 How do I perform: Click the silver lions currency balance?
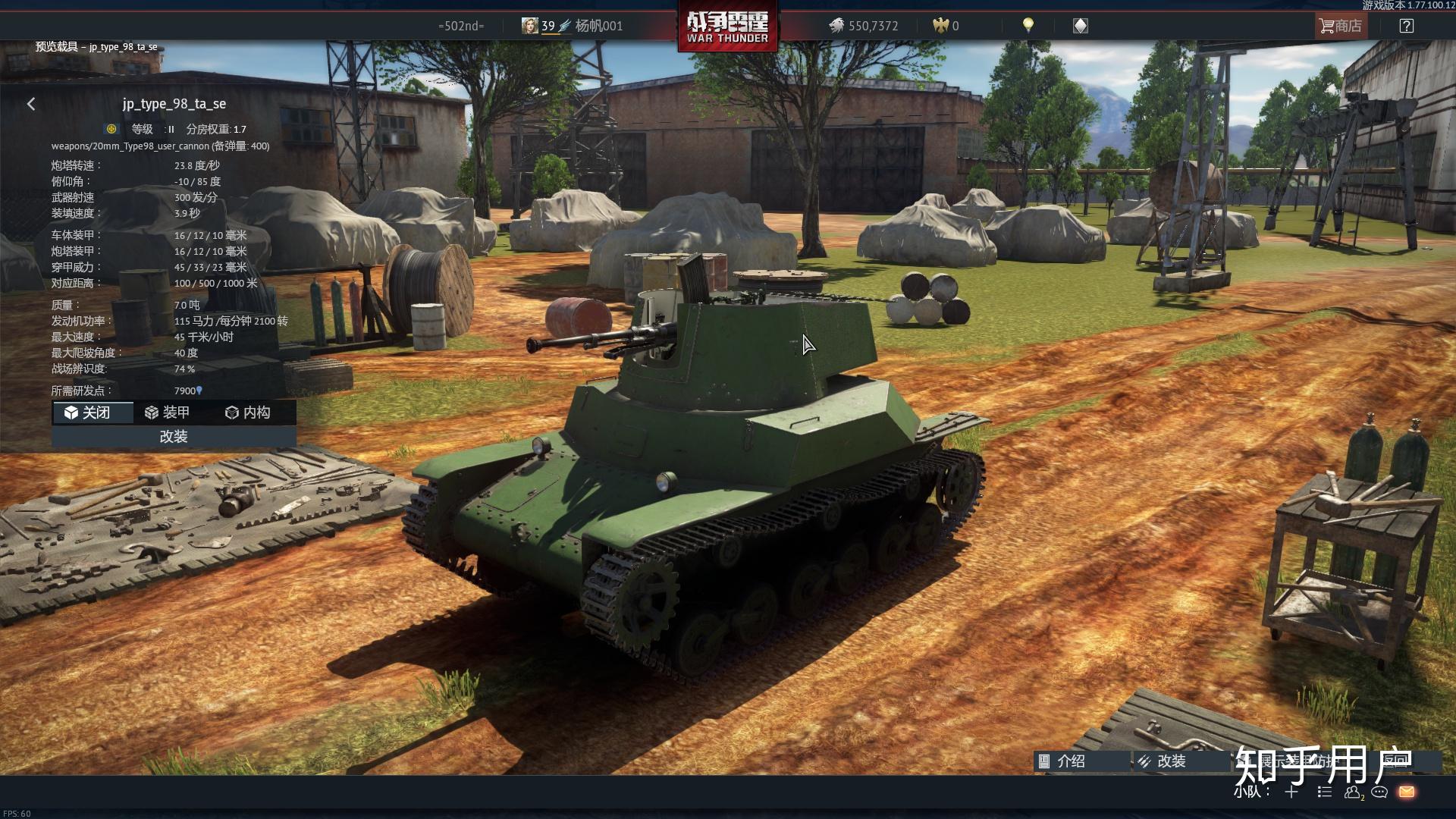863,26
